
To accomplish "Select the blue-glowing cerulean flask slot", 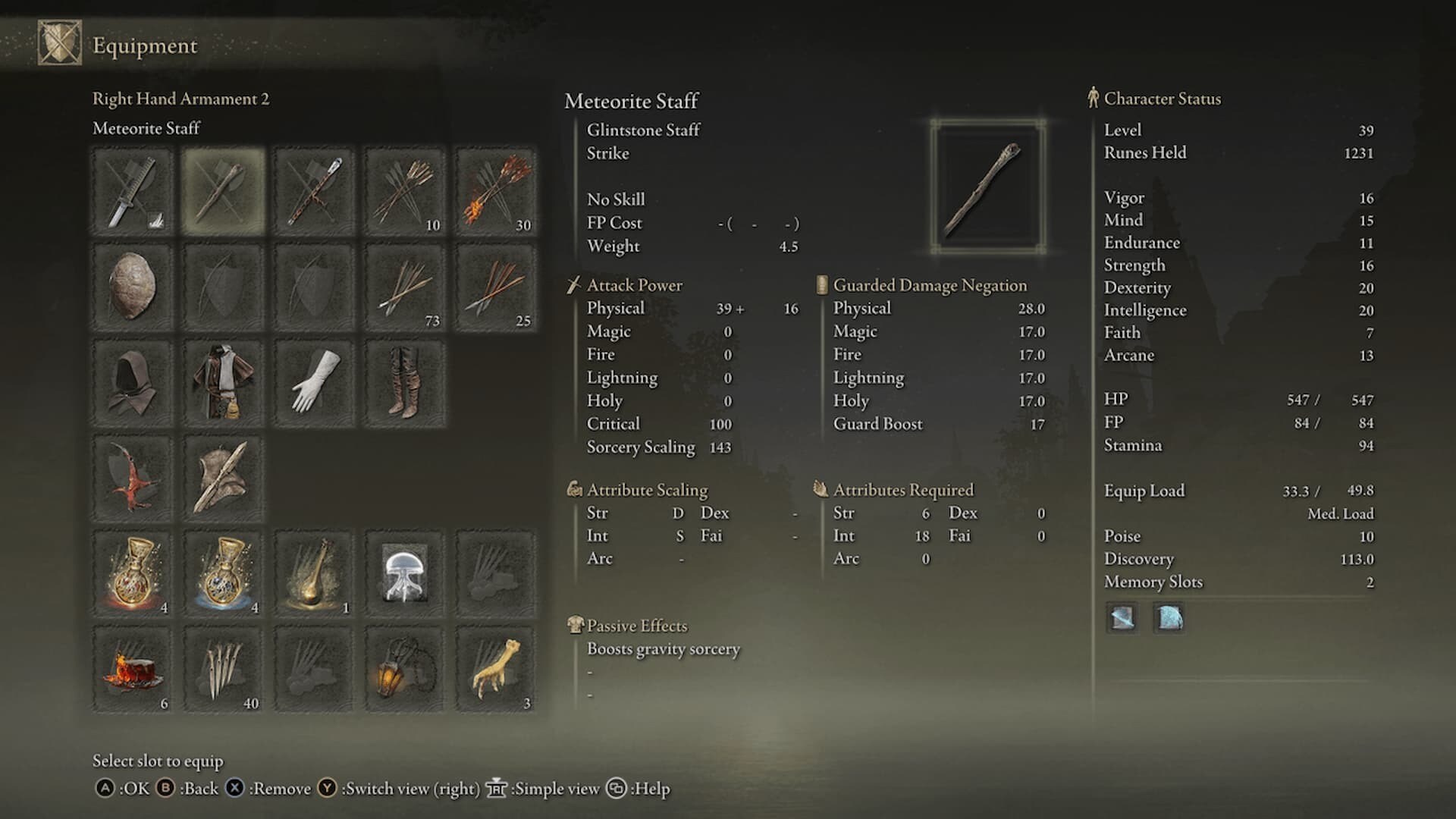I will tap(223, 574).
